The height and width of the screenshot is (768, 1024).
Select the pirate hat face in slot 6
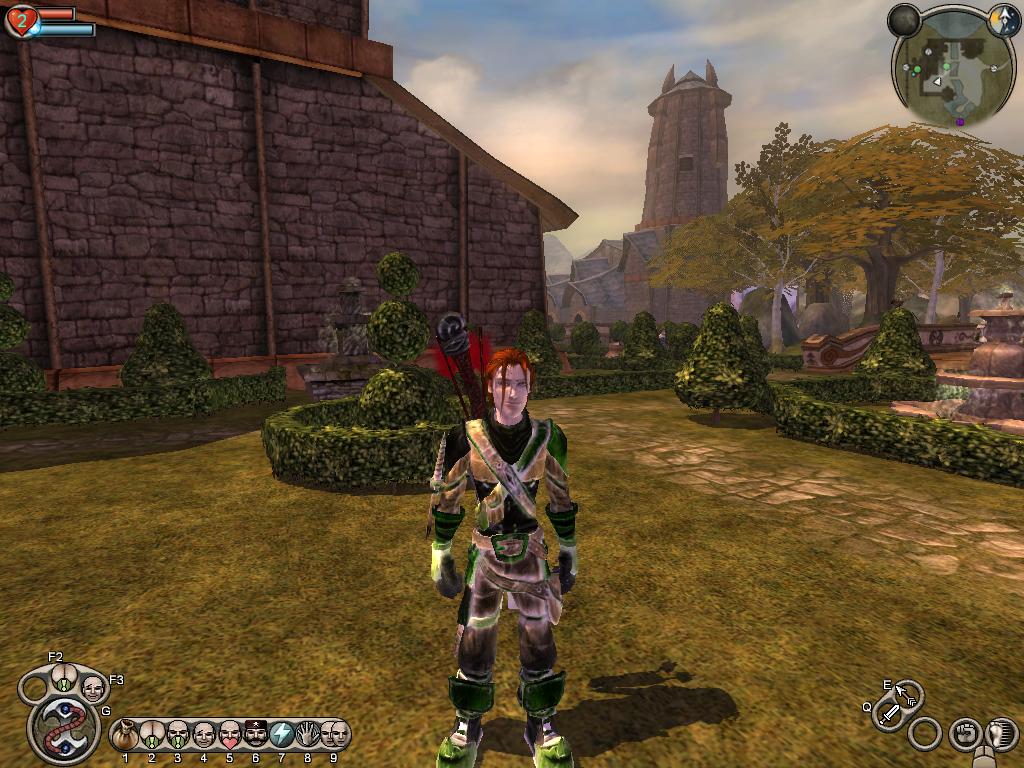click(256, 736)
